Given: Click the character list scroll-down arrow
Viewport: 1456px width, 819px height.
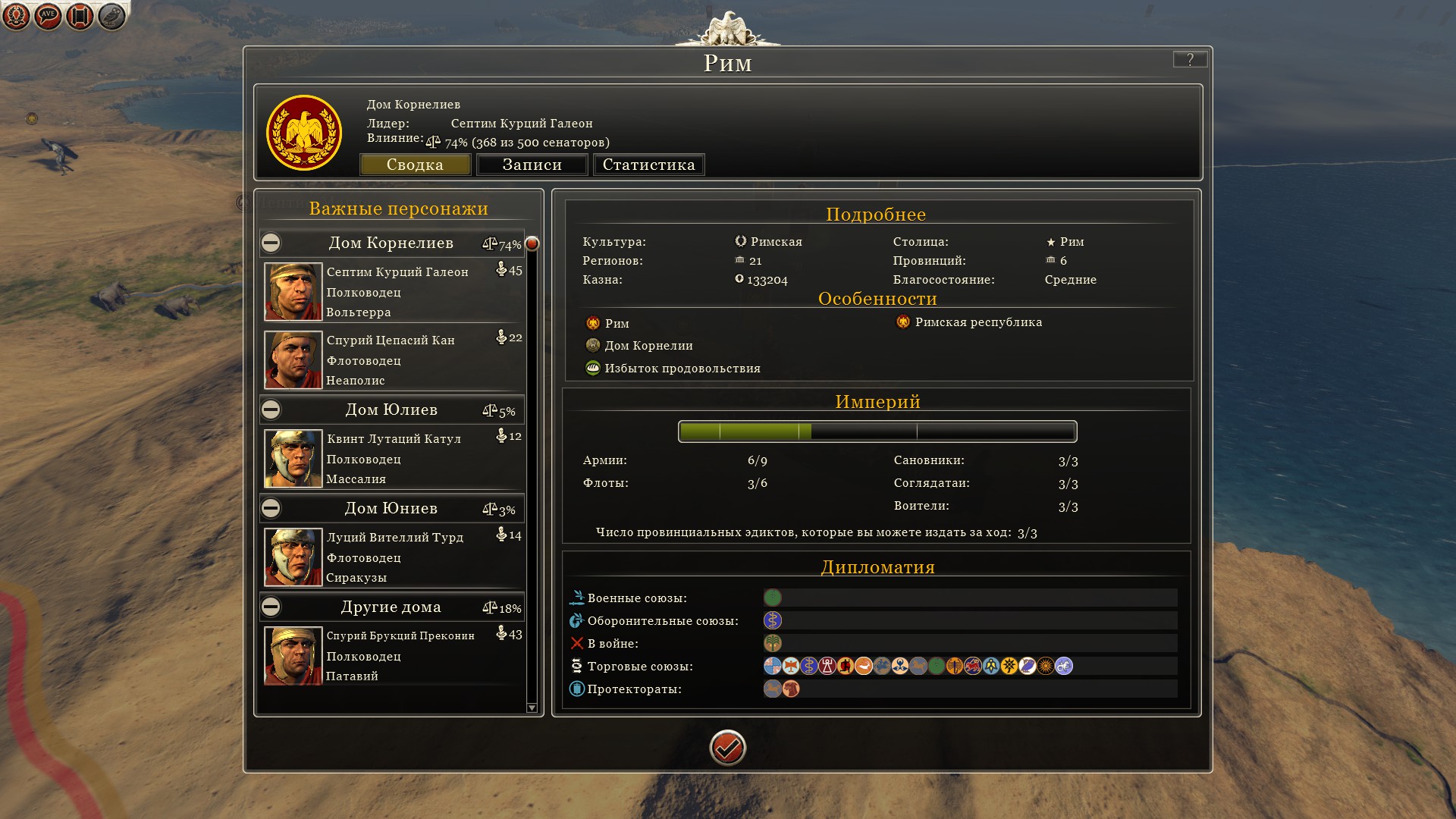Looking at the screenshot, I should 532,708.
